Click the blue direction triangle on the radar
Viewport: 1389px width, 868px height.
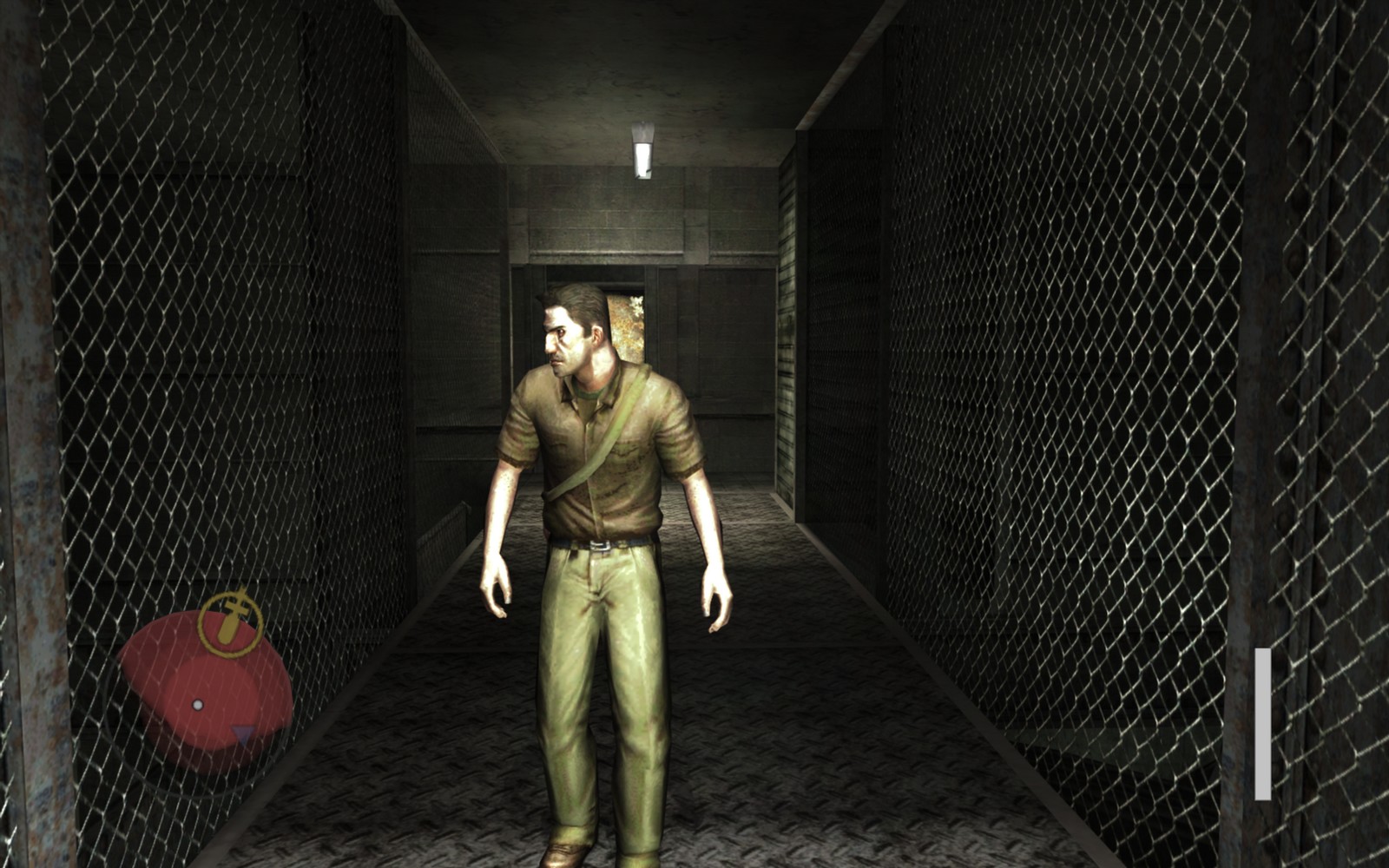[x=241, y=733]
